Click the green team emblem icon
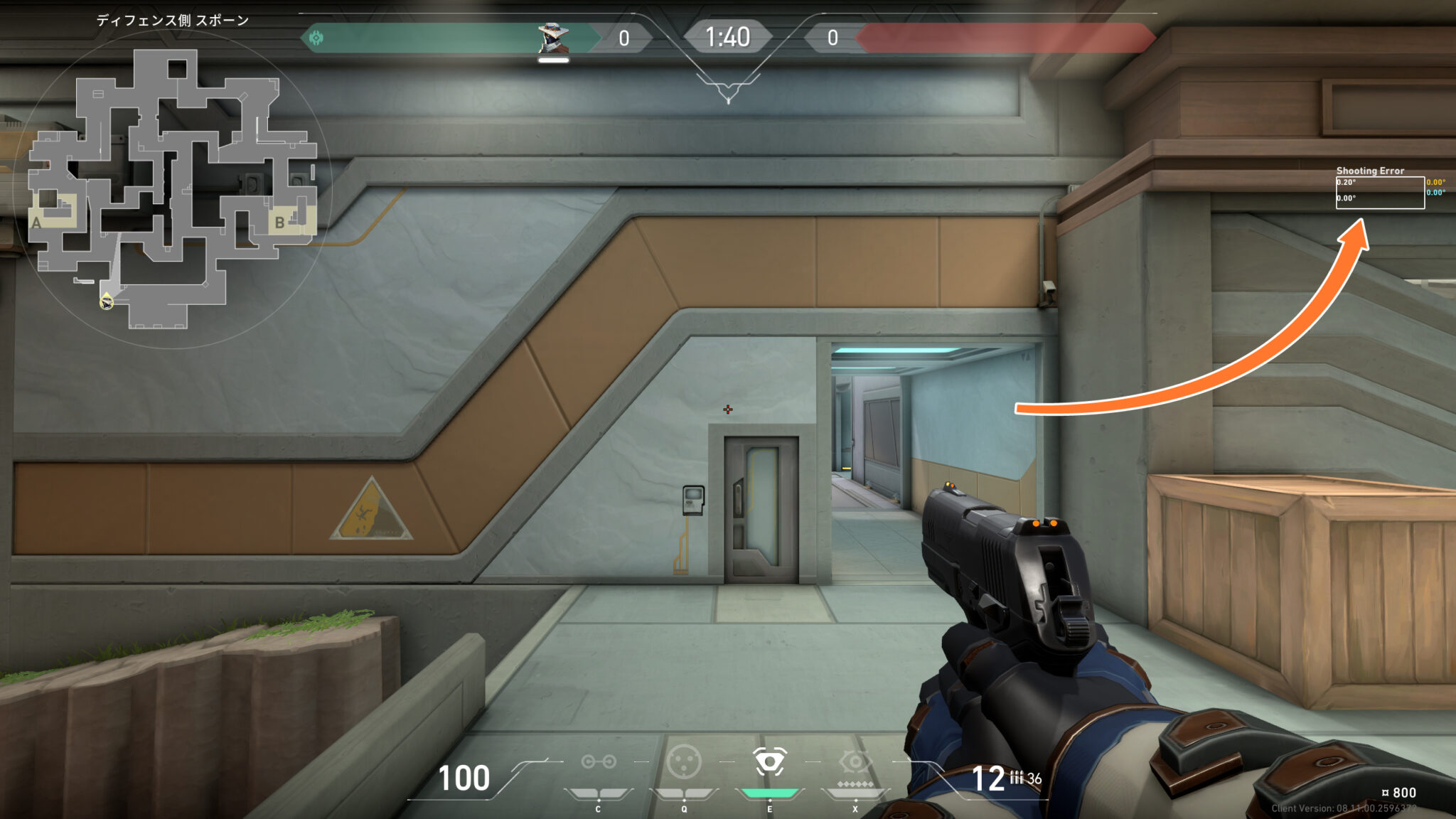This screenshot has width=1456, height=819. (x=316, y=38)
